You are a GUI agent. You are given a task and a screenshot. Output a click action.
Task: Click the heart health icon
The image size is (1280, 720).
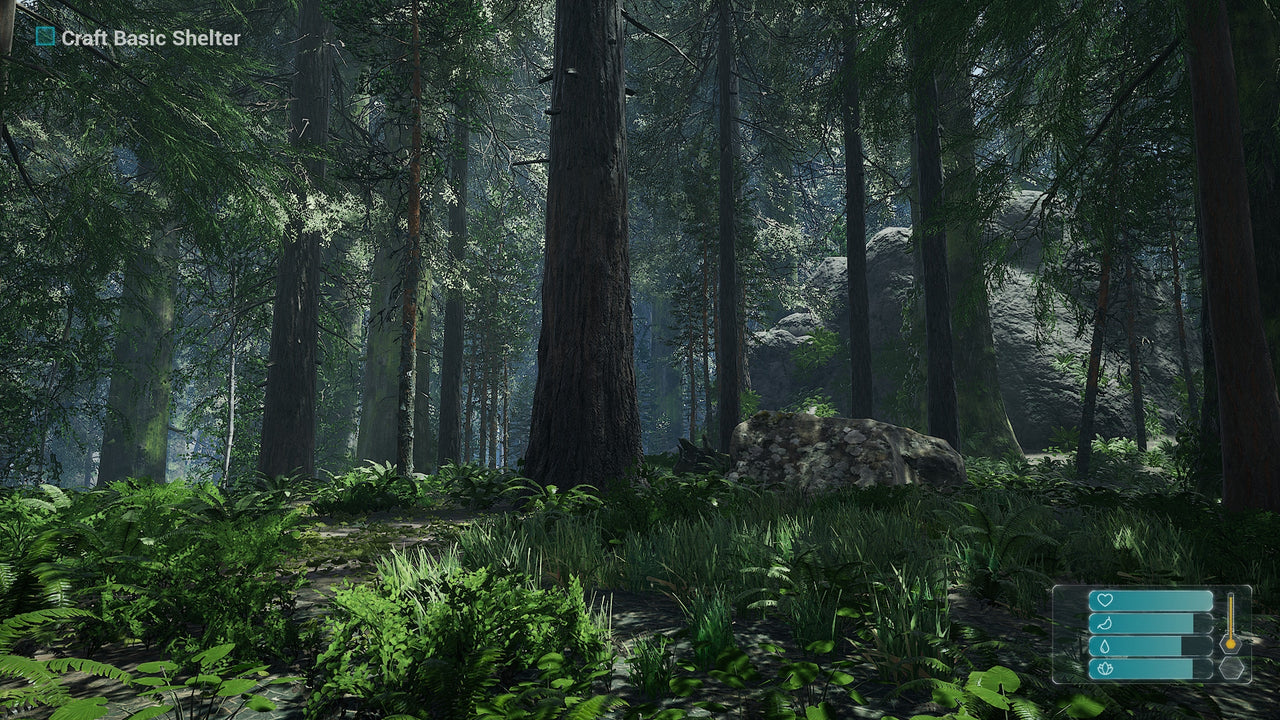pyautogui.click(x=1105, y=600)
